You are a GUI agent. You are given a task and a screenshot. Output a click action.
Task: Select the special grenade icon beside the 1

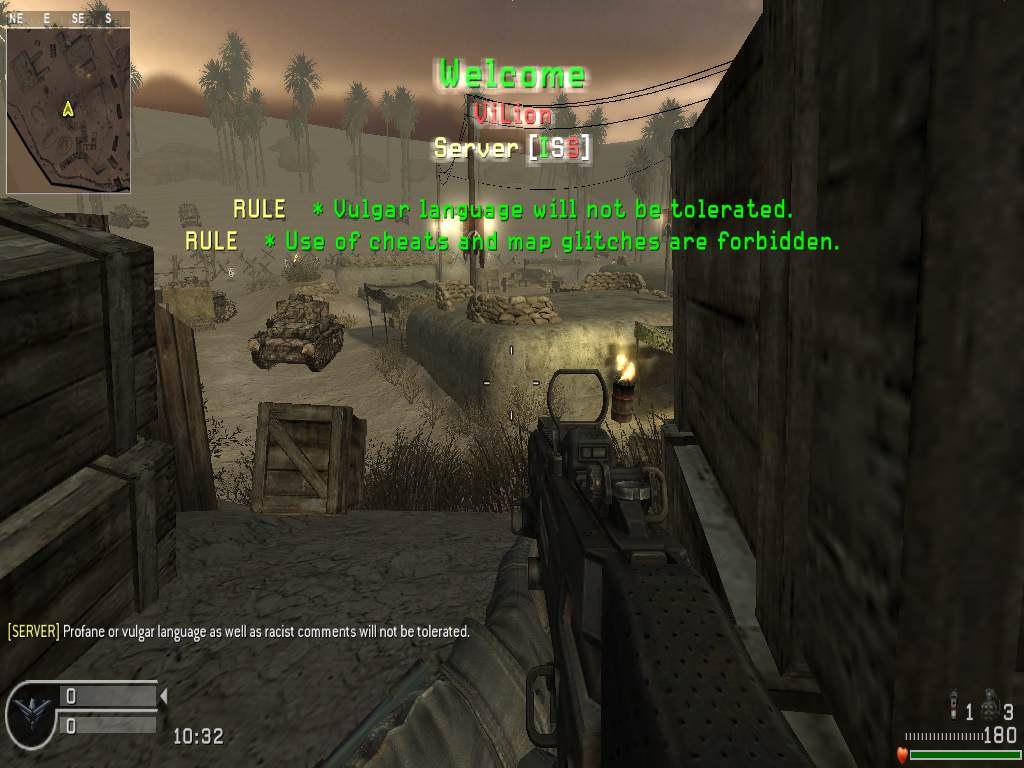[954, 708]
